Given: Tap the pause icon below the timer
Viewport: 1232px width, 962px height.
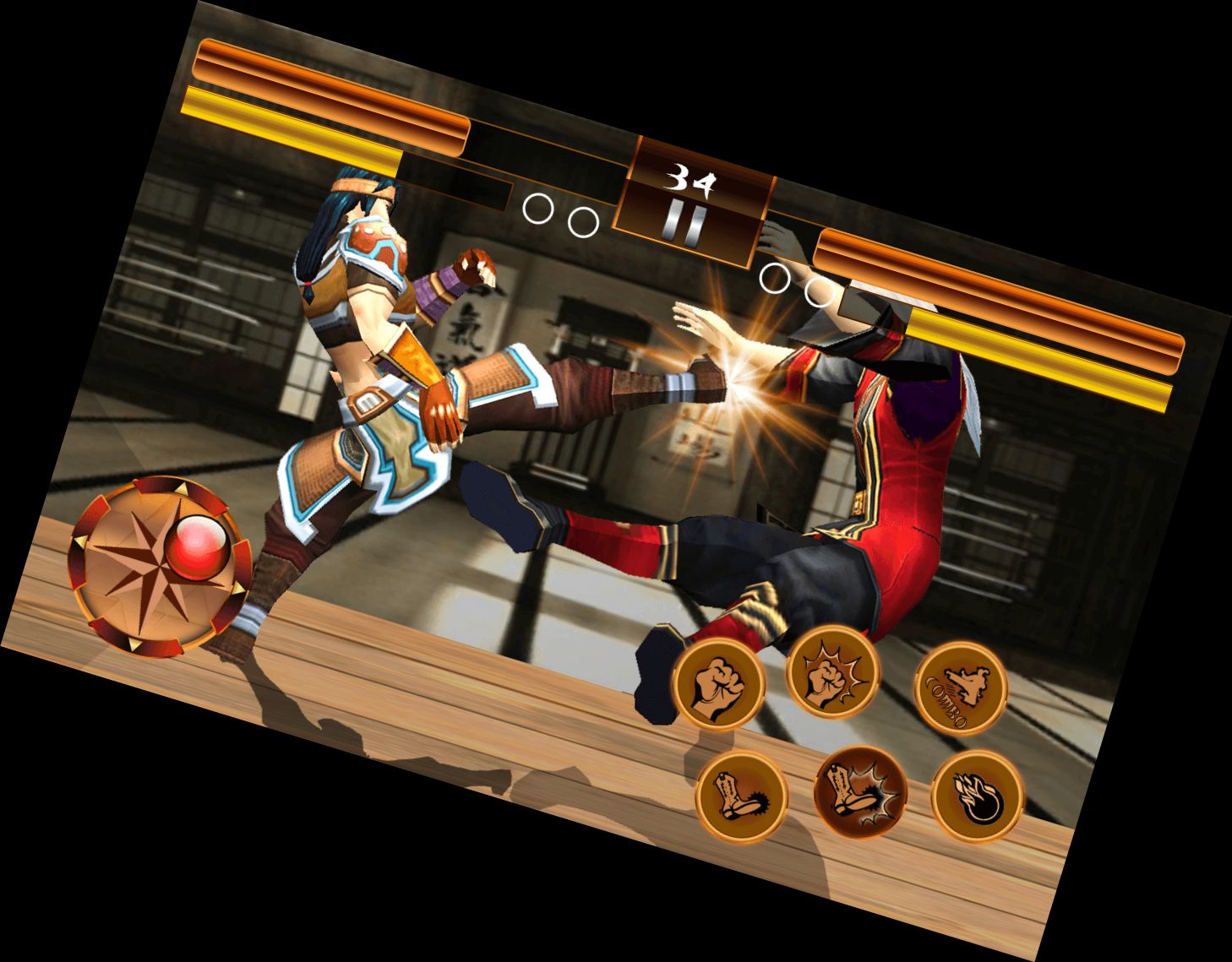Looking at the screenshot, I should (684, 222).
